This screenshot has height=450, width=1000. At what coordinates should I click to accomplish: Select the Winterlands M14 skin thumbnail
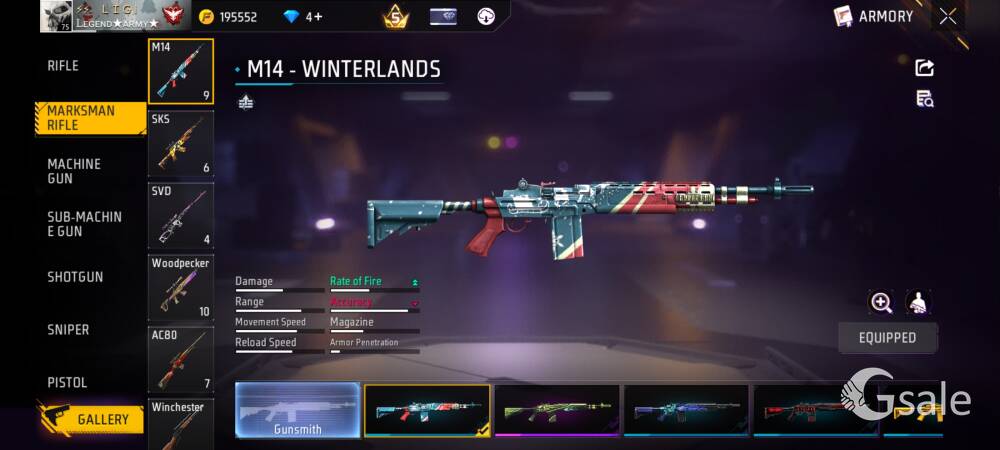[427, 410]
